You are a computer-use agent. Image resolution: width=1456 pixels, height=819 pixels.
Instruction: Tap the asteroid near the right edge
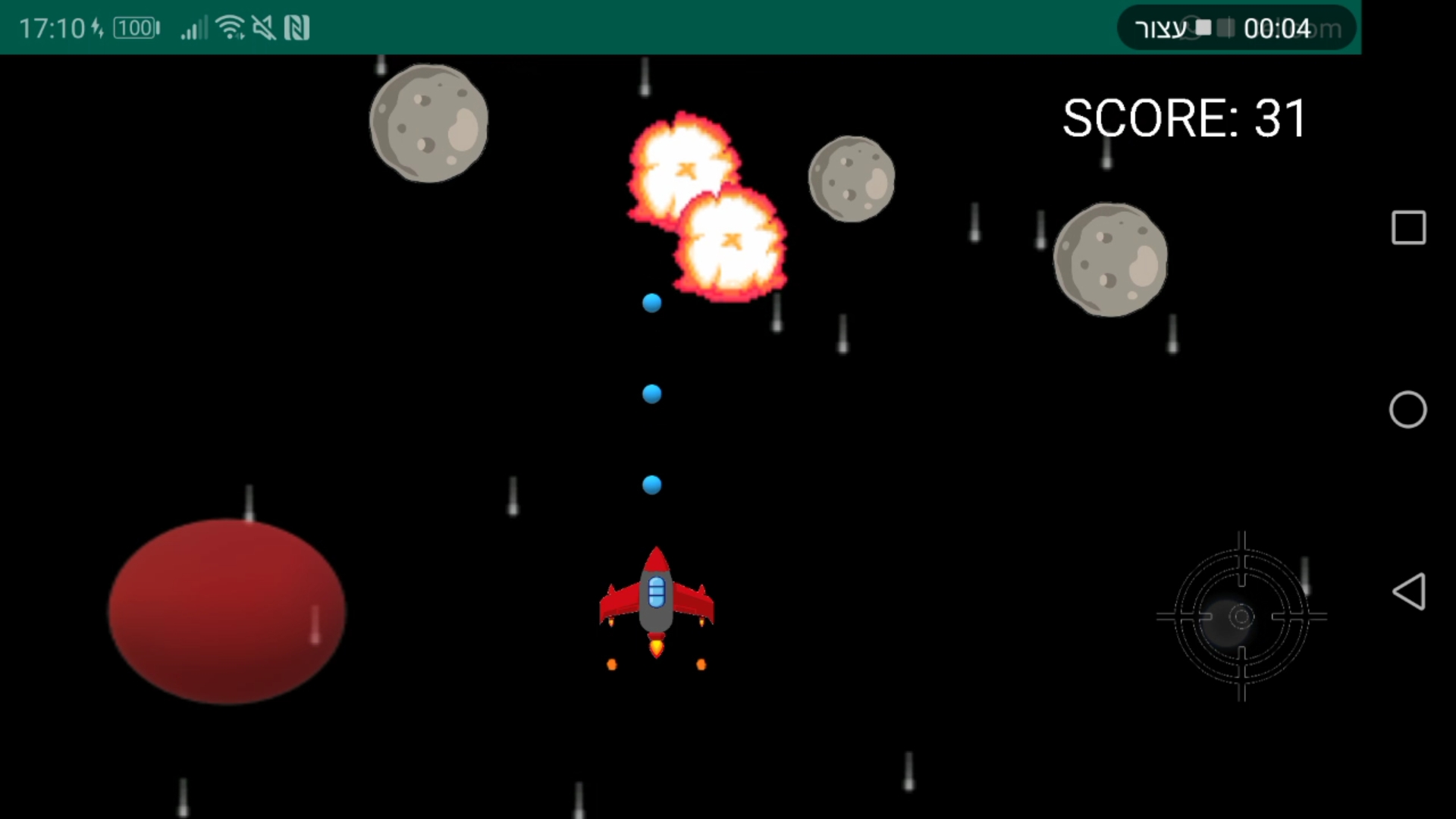click(1111, 258)
